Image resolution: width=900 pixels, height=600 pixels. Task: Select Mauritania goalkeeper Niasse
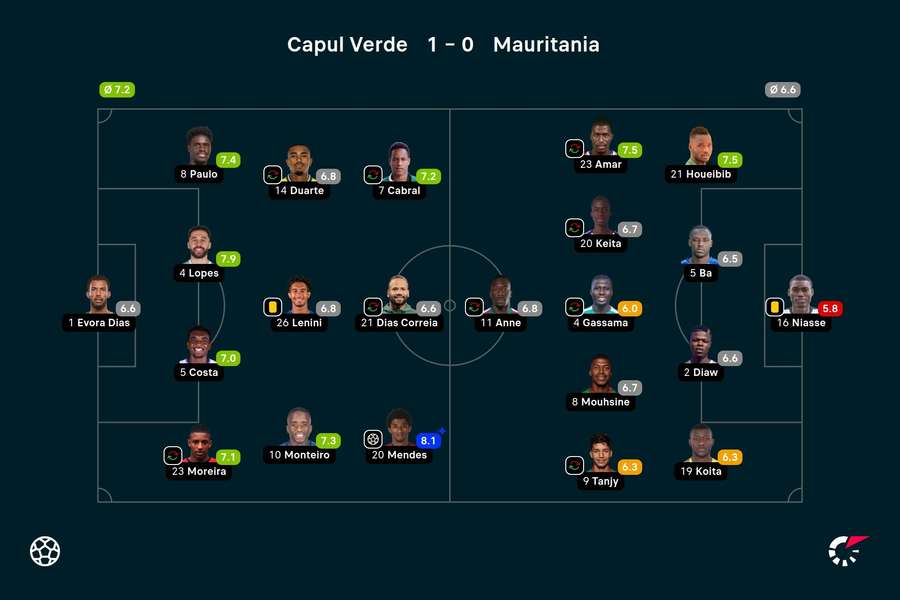pos(800,296)
